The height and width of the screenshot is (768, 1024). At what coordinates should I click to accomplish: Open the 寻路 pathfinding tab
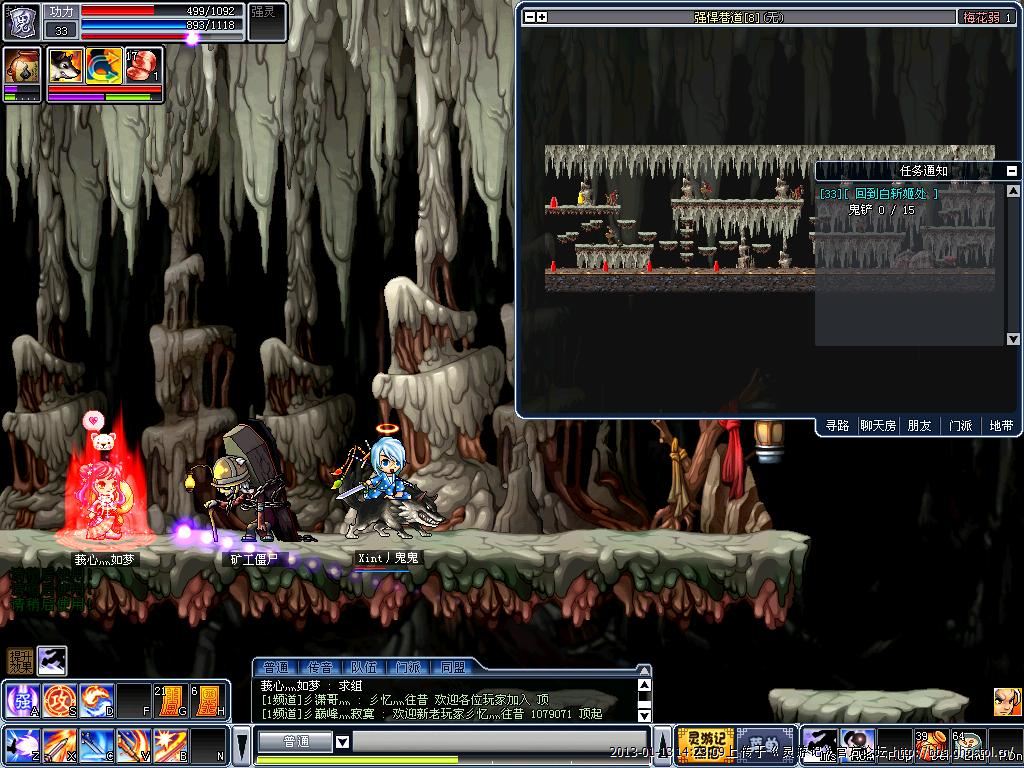coord(837,426)
